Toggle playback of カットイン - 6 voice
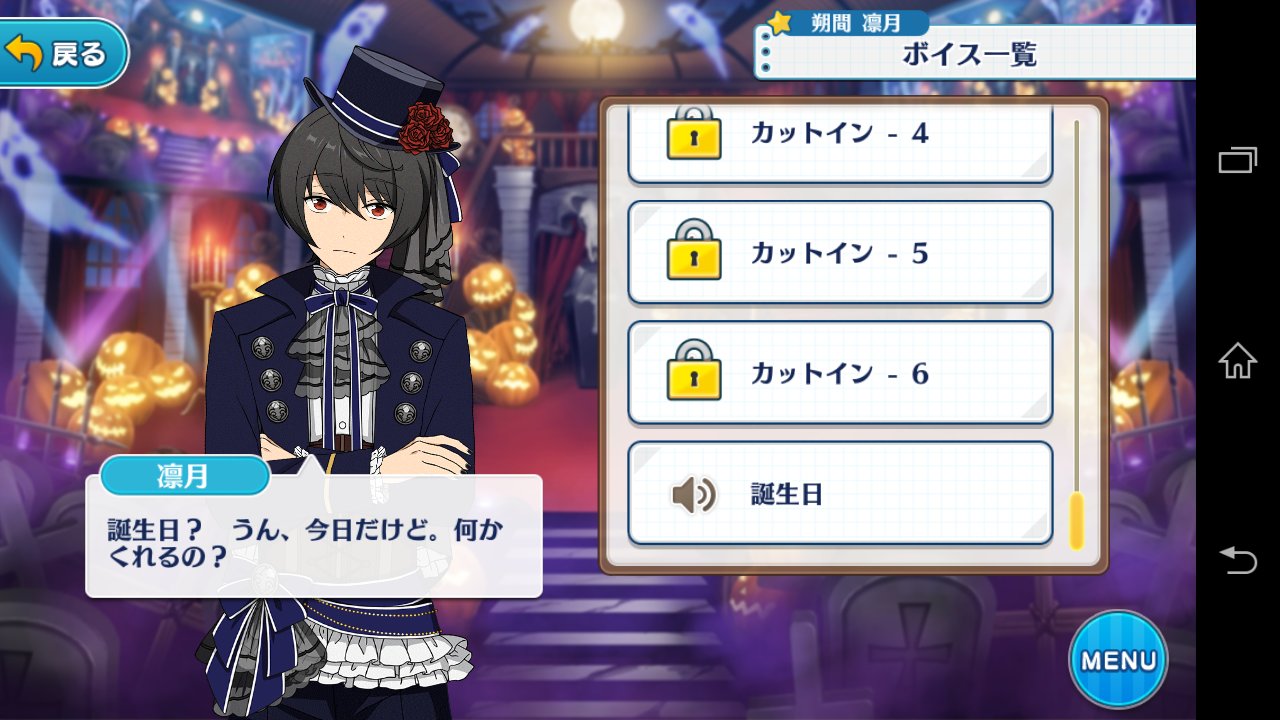1280x720 pixels. click(840, 372)
